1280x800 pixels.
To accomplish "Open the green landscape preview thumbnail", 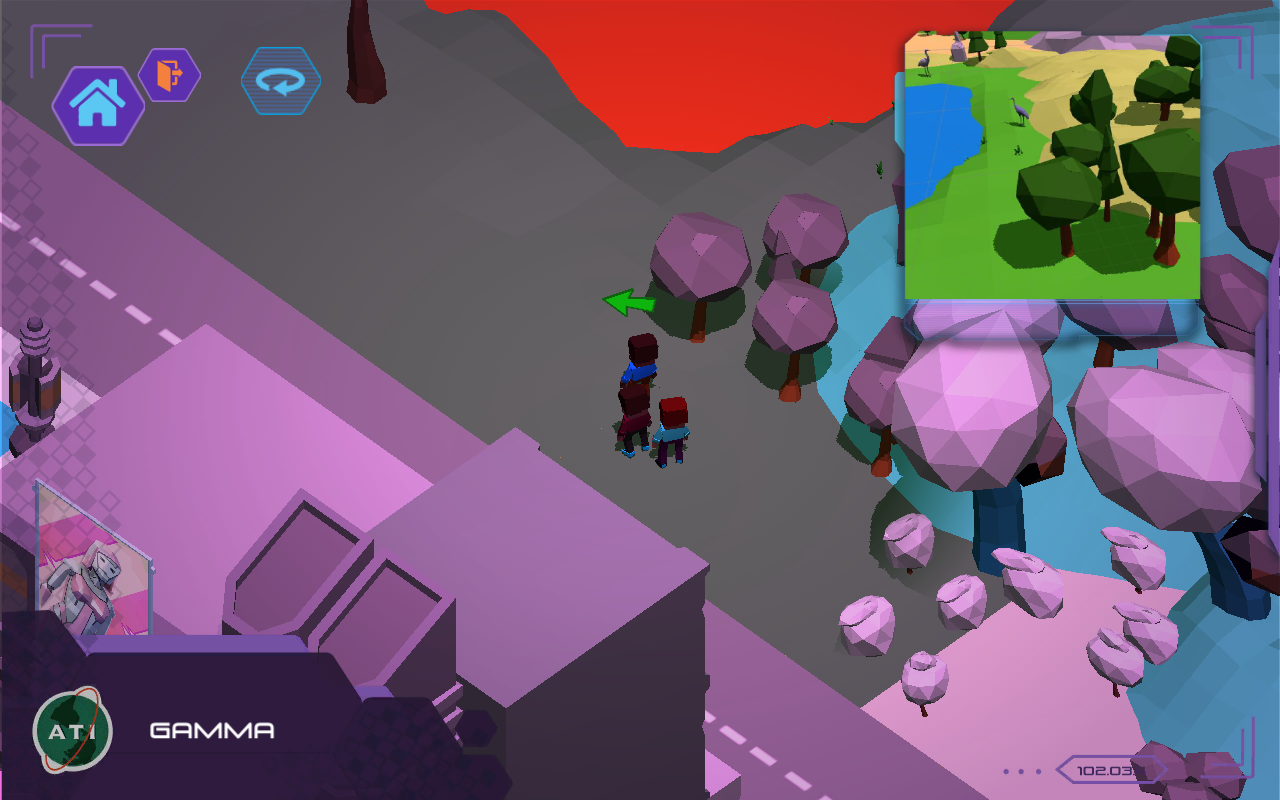I will pyautogui.click(x=1052, y=166).
